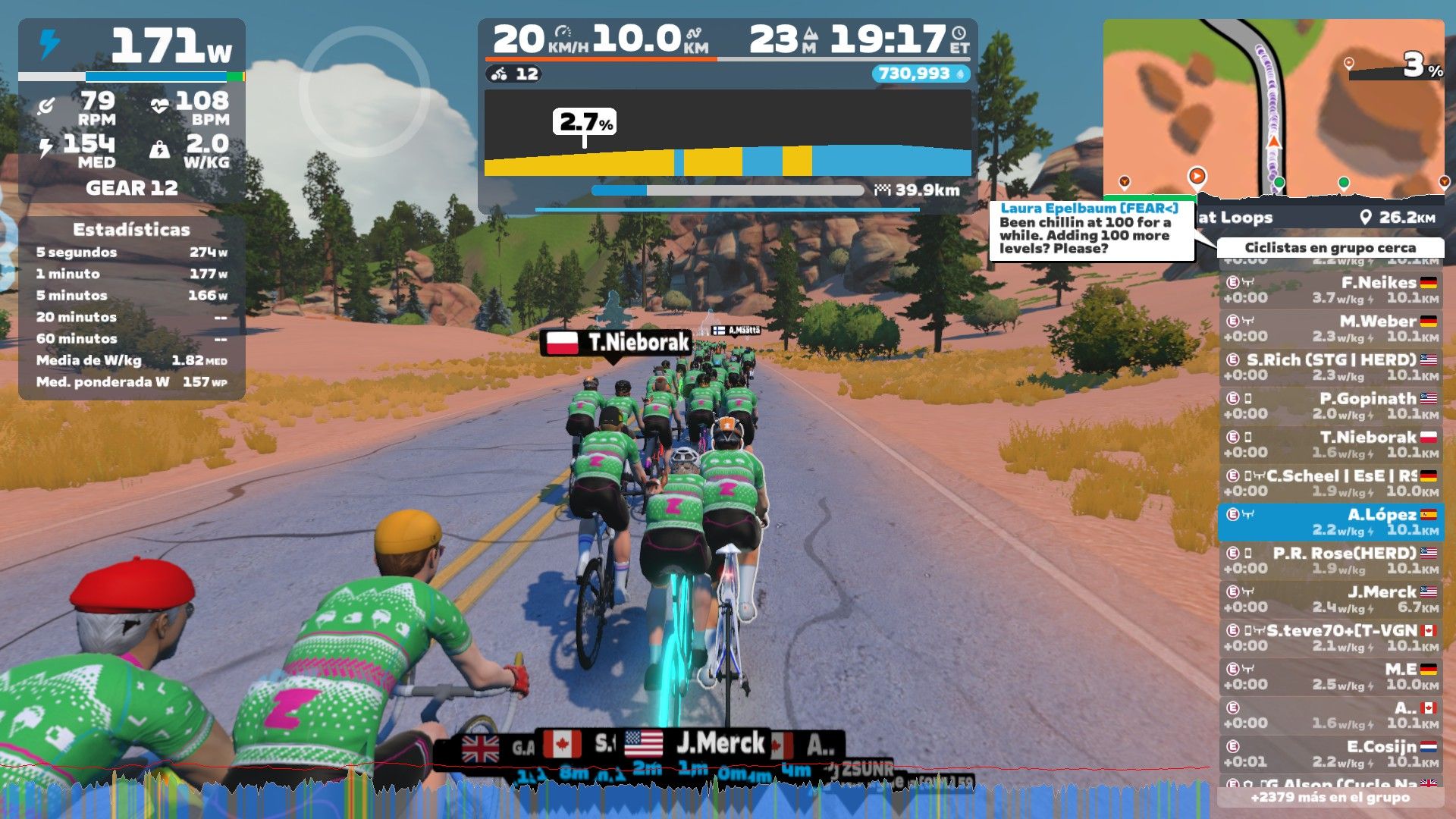The width and height of the screenshot is (1456, 819).
Task: Open the Estadísticas power stats panel
Action: [132, 306]
